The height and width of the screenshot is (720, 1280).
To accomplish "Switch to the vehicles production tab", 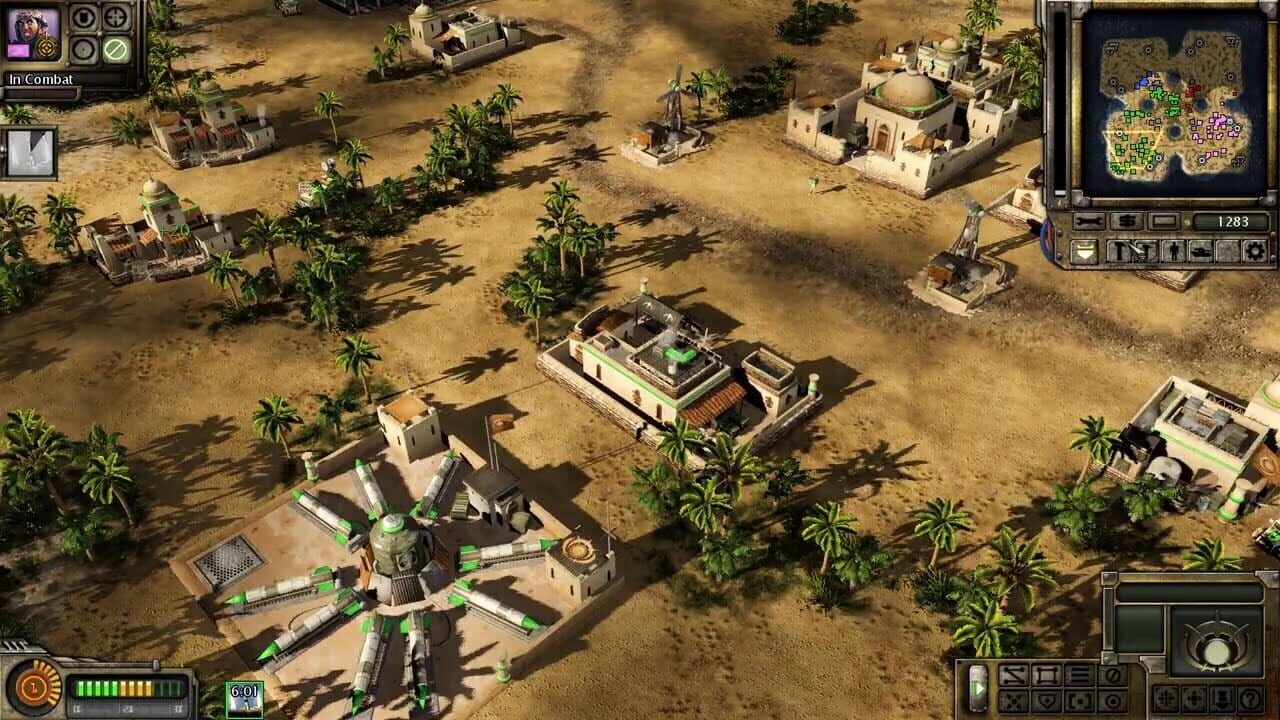I will click(1201, 251).
